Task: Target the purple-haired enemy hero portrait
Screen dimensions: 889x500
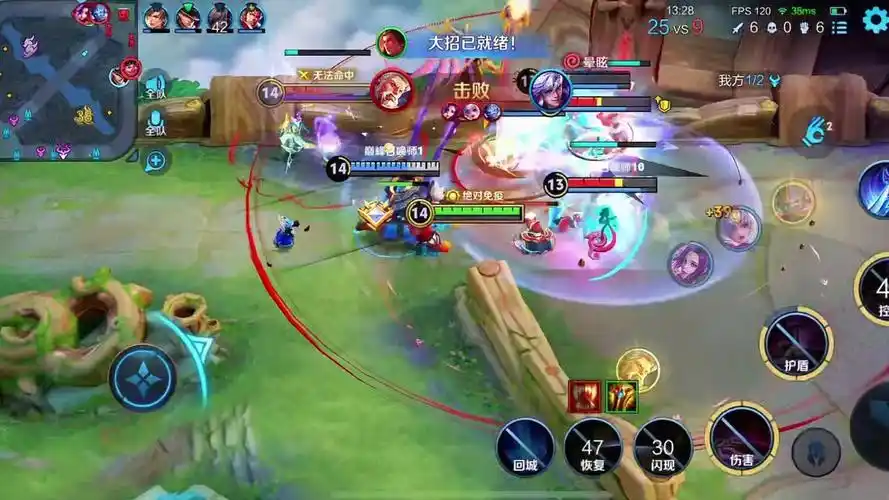Action: (x=690, y=264)
